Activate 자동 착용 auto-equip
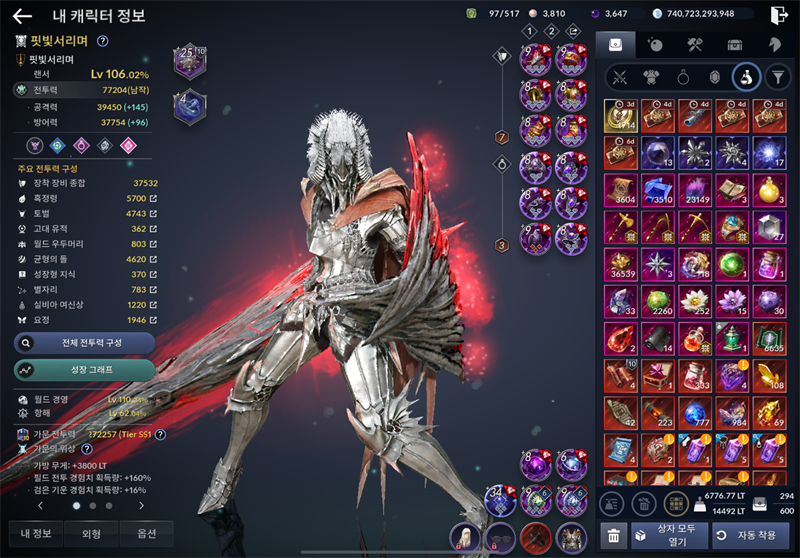Viewport: 800px width, 558px height. tap(750, 535)
